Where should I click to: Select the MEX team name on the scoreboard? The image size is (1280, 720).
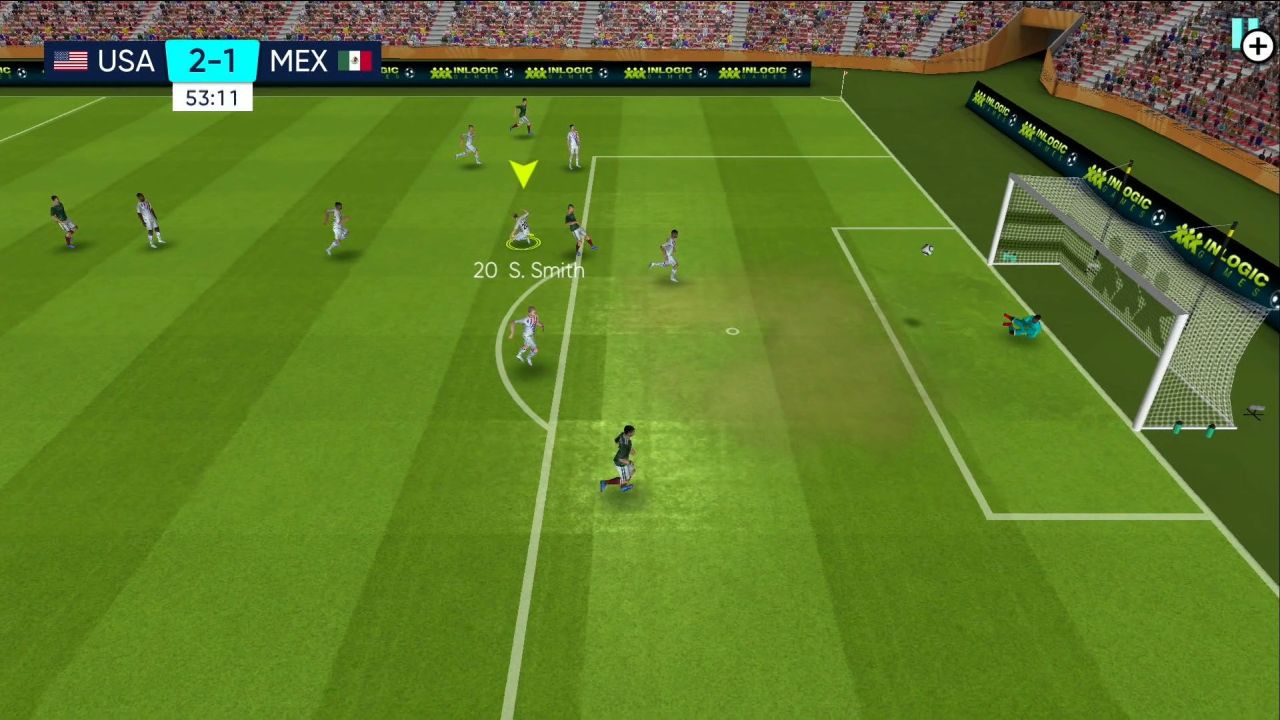coord(298,61)
